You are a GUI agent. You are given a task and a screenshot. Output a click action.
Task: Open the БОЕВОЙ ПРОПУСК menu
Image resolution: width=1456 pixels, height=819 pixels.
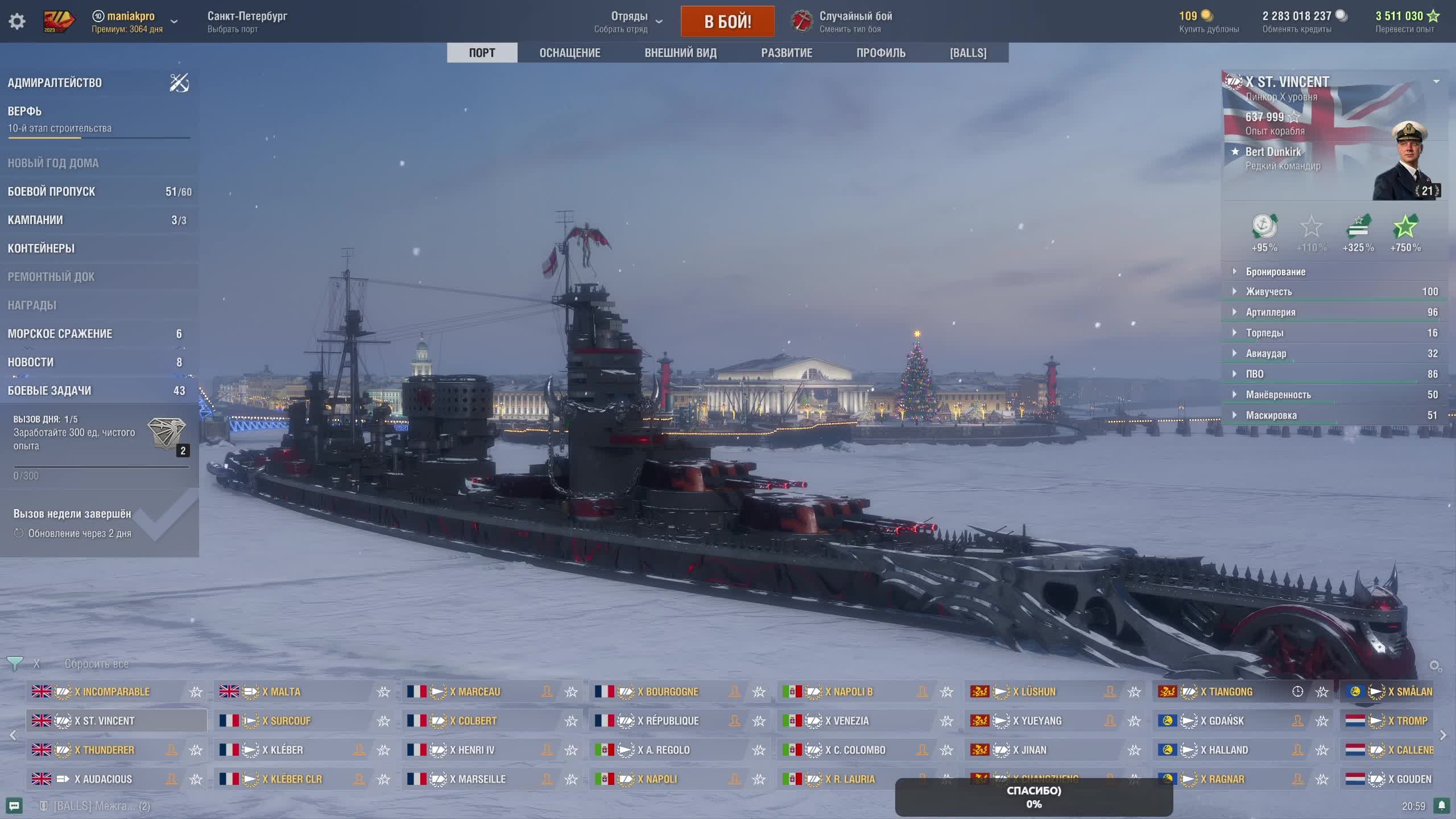point(51,192)
